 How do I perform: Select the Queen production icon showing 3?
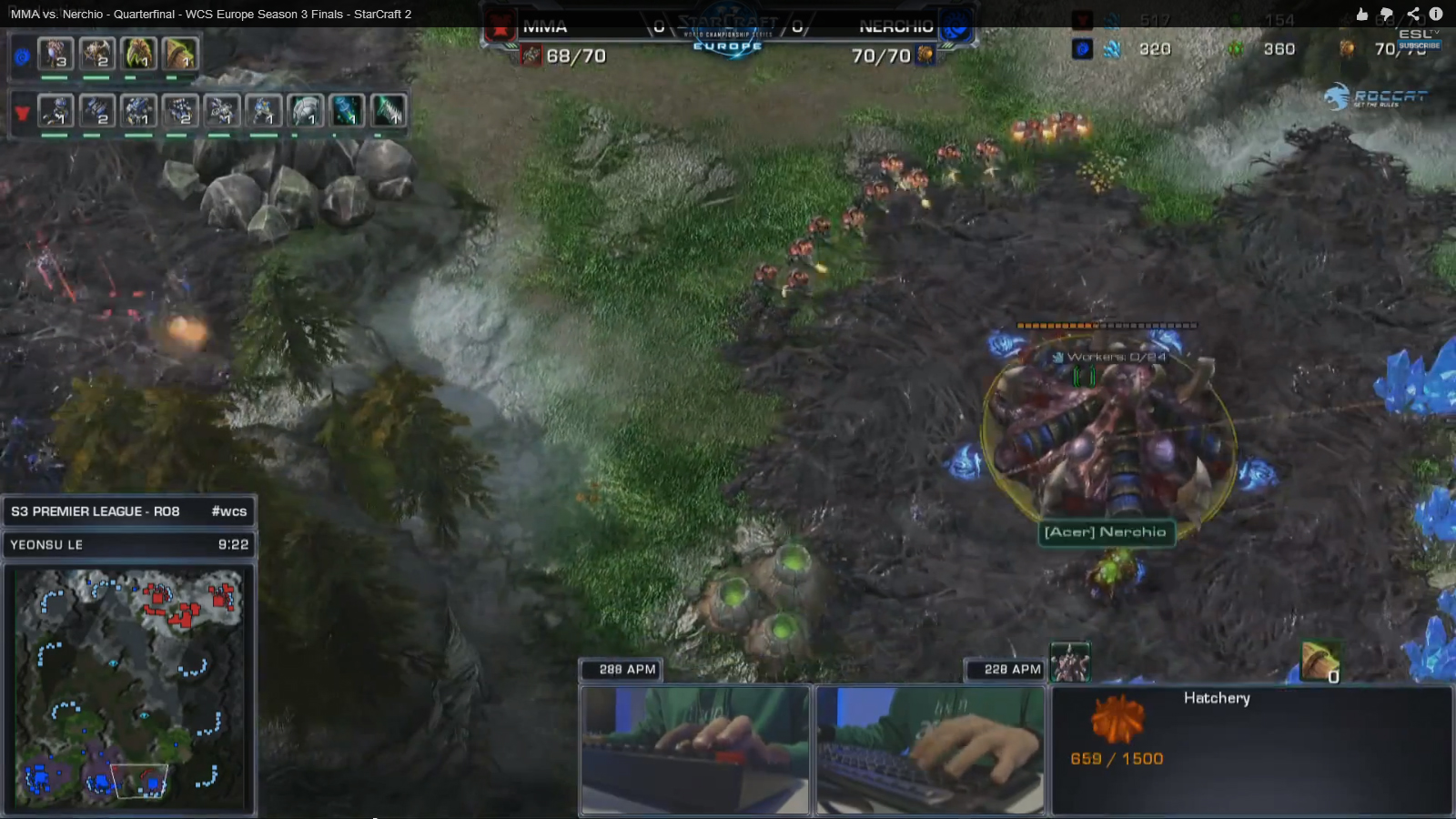[x=56, y=55]
